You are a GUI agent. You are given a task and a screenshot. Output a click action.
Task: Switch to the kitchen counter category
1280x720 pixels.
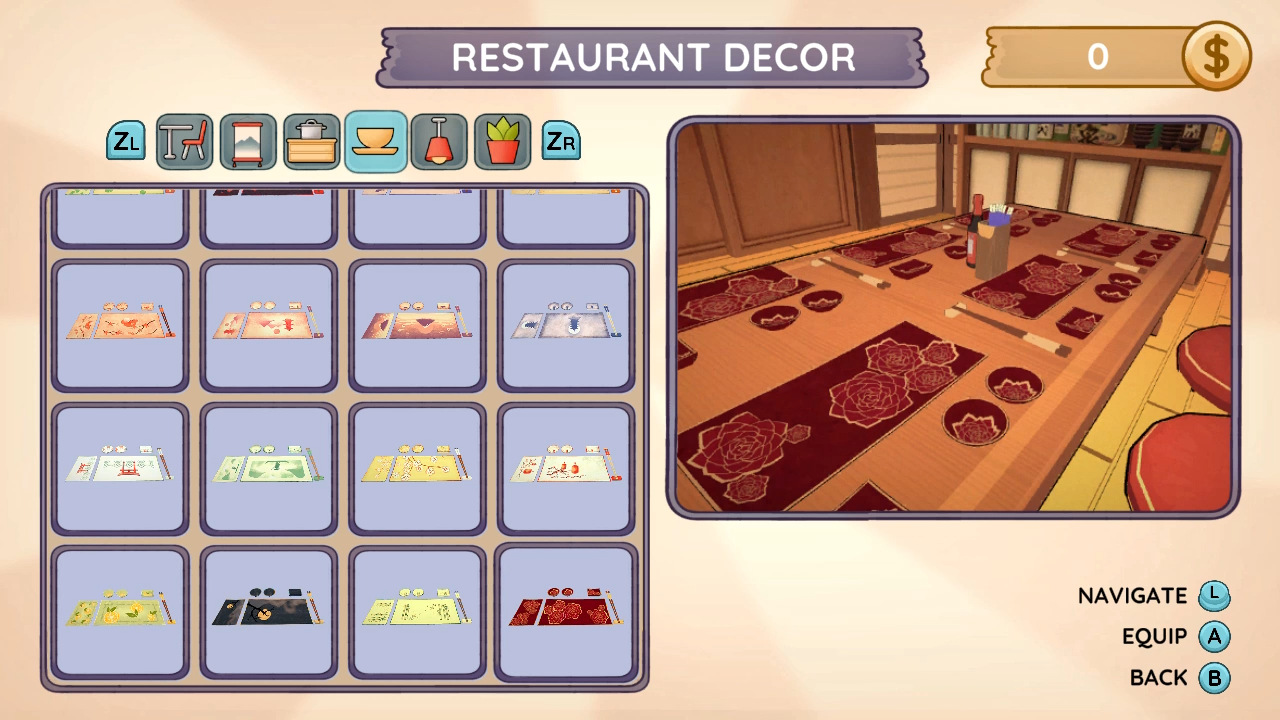point(312,141)
